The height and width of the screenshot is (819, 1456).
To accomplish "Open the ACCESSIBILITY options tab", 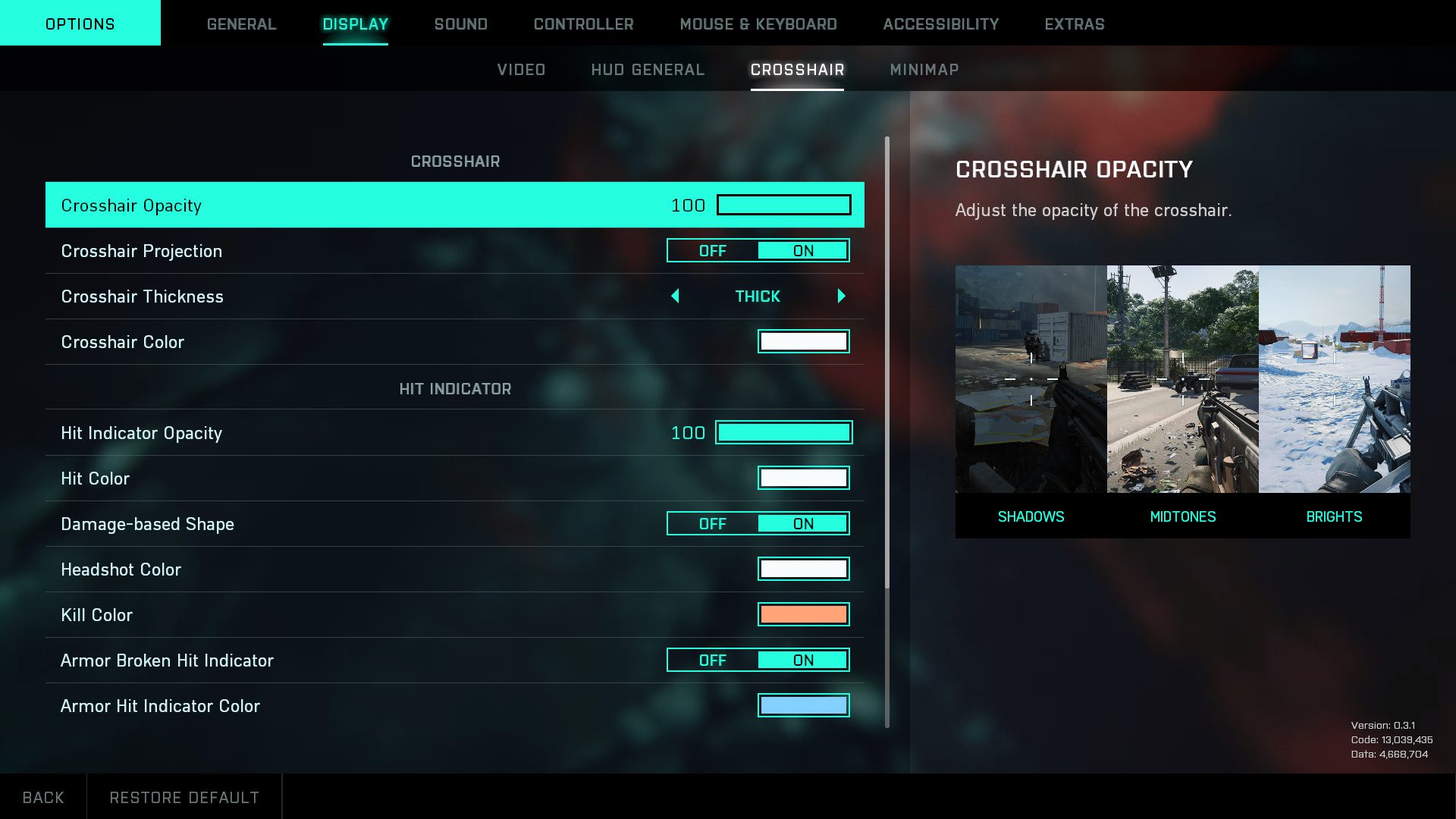I will point(941,24).
